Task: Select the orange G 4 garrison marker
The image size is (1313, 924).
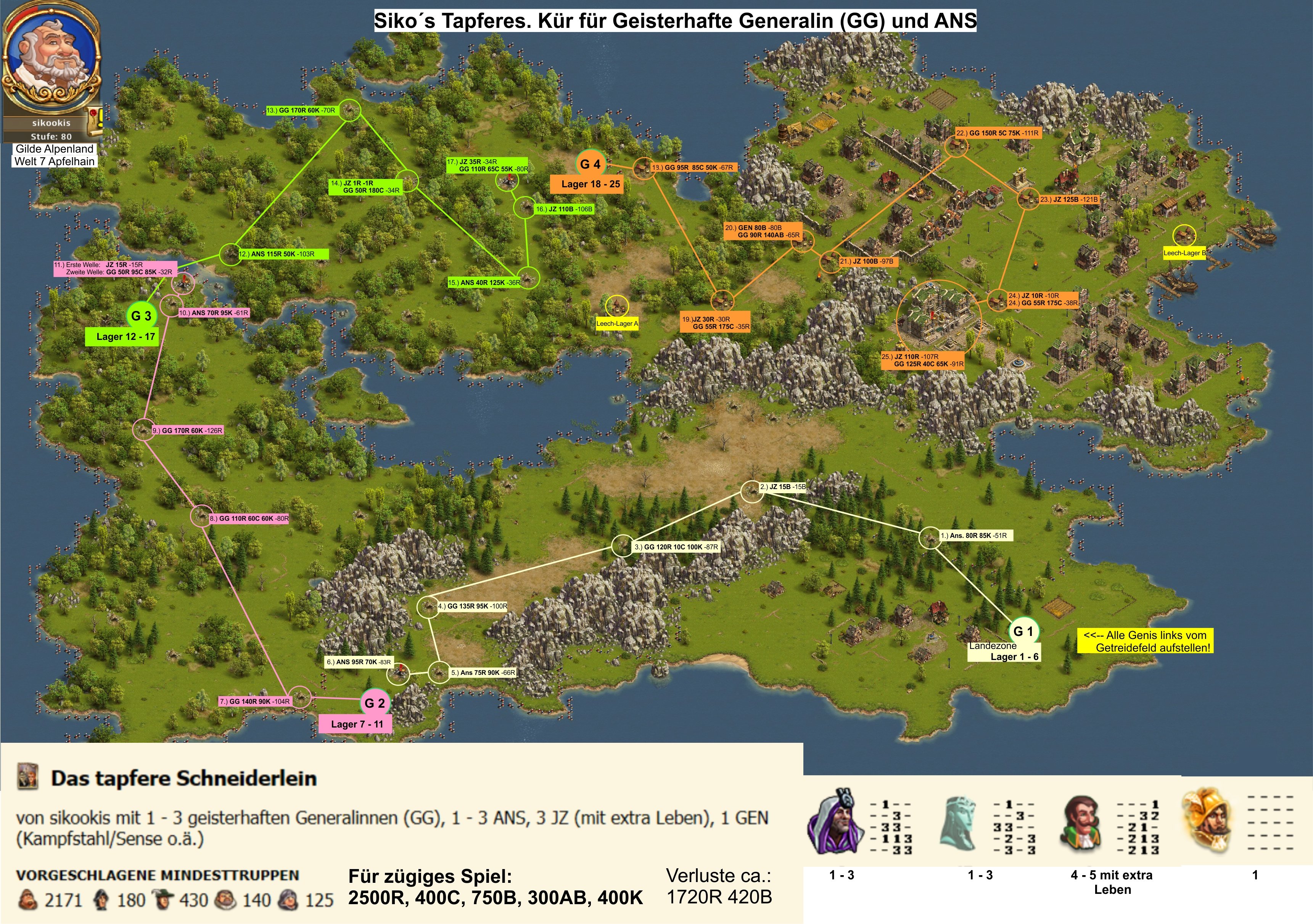Action: (590, 165)
